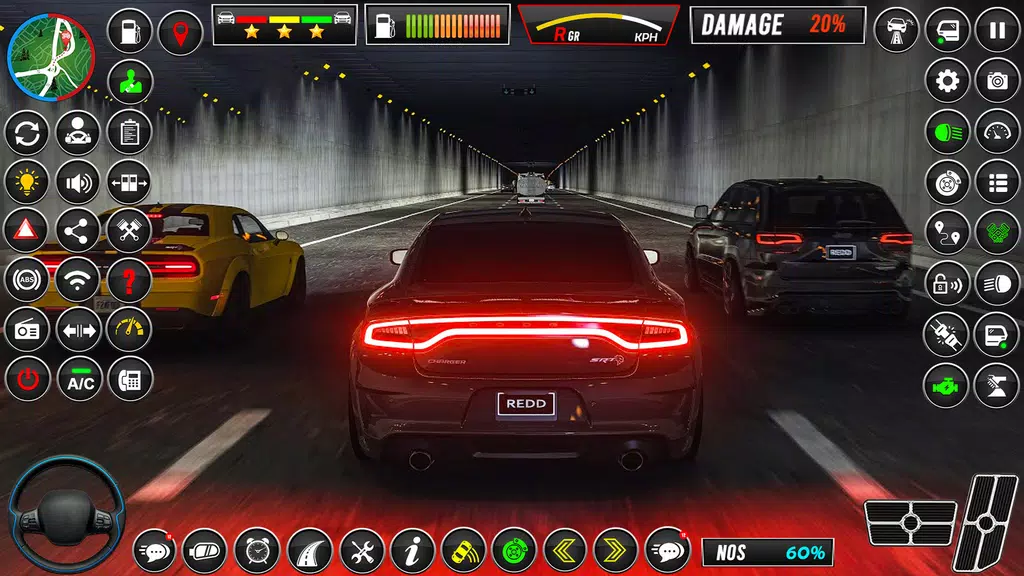This screenshot has width=1024, height=576.
Task: Open the wrench and screwdriver repair button
Action: point(361,550)
